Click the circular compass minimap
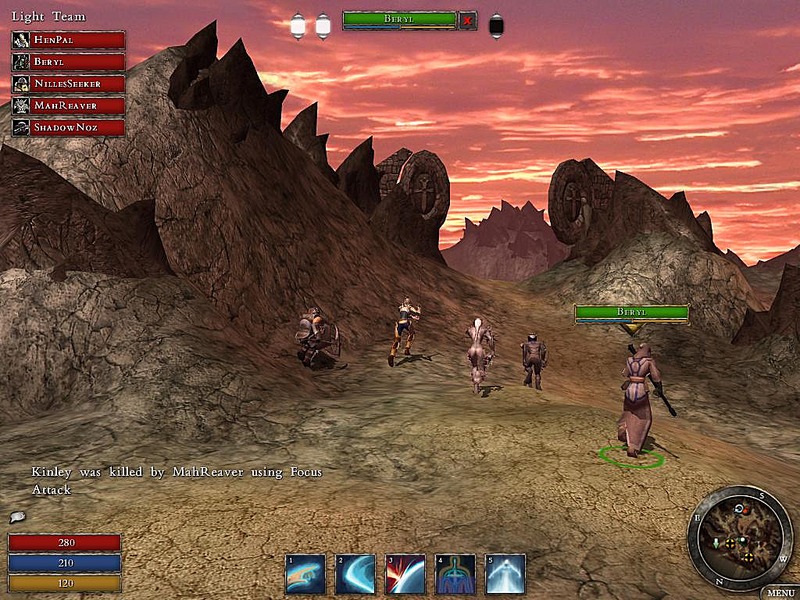Viewport: 800px width, 600px height. tap(739, 536)
